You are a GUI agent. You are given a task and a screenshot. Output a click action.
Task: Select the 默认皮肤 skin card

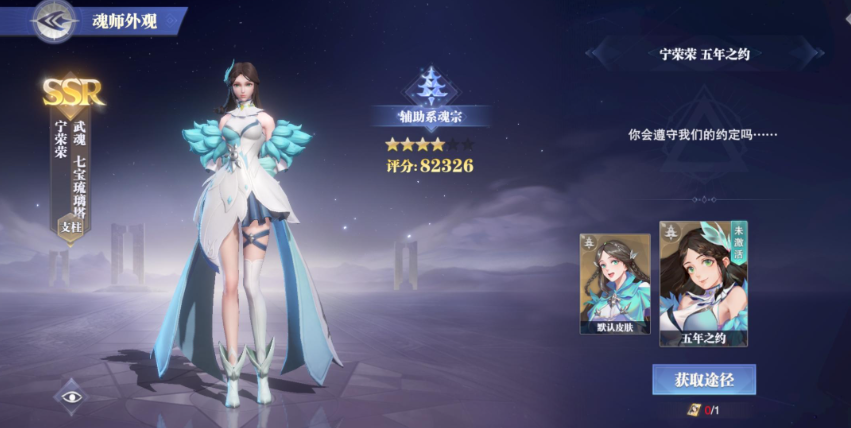click(614, 284)
